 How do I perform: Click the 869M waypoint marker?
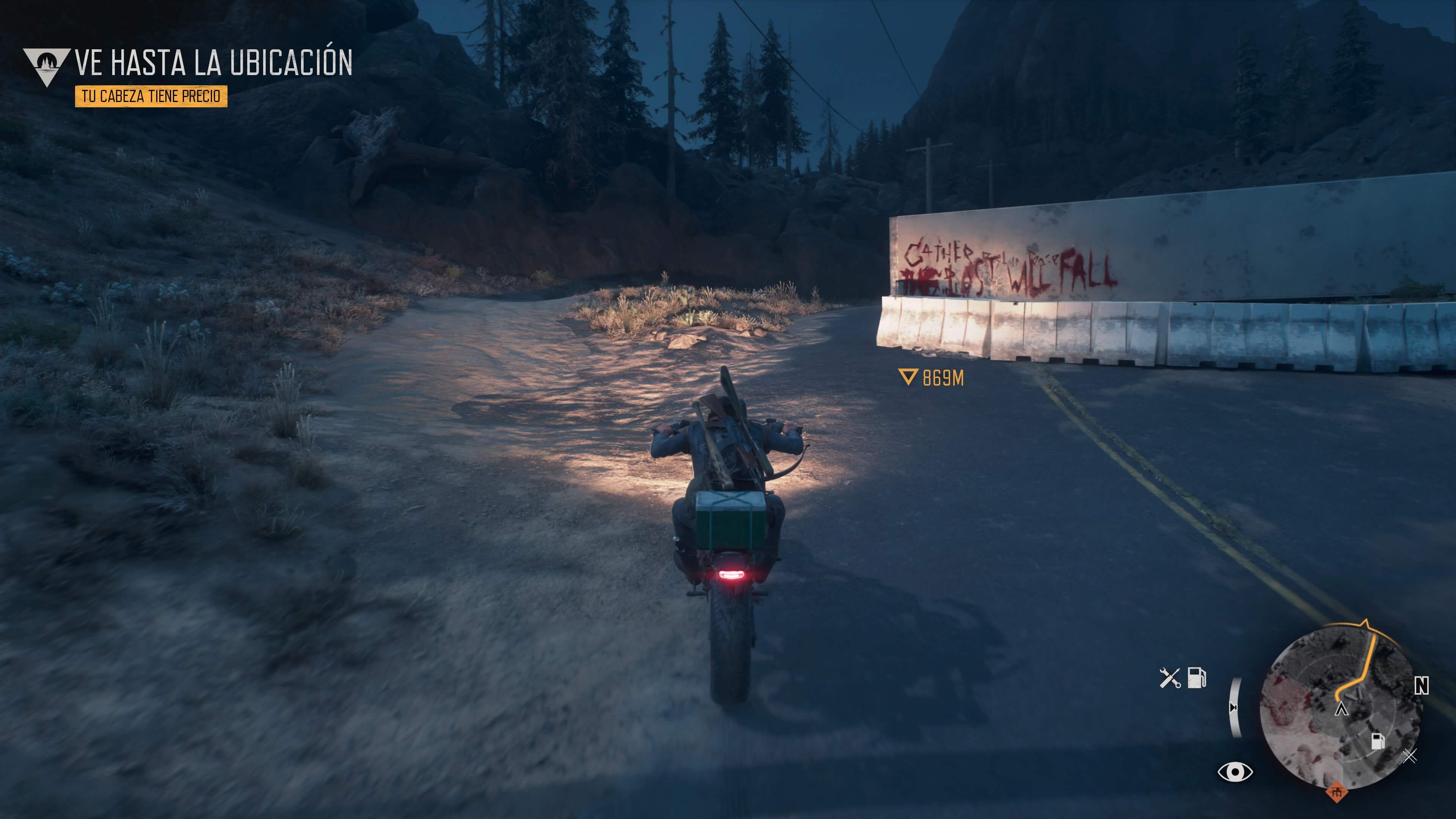tap(931, 378)
